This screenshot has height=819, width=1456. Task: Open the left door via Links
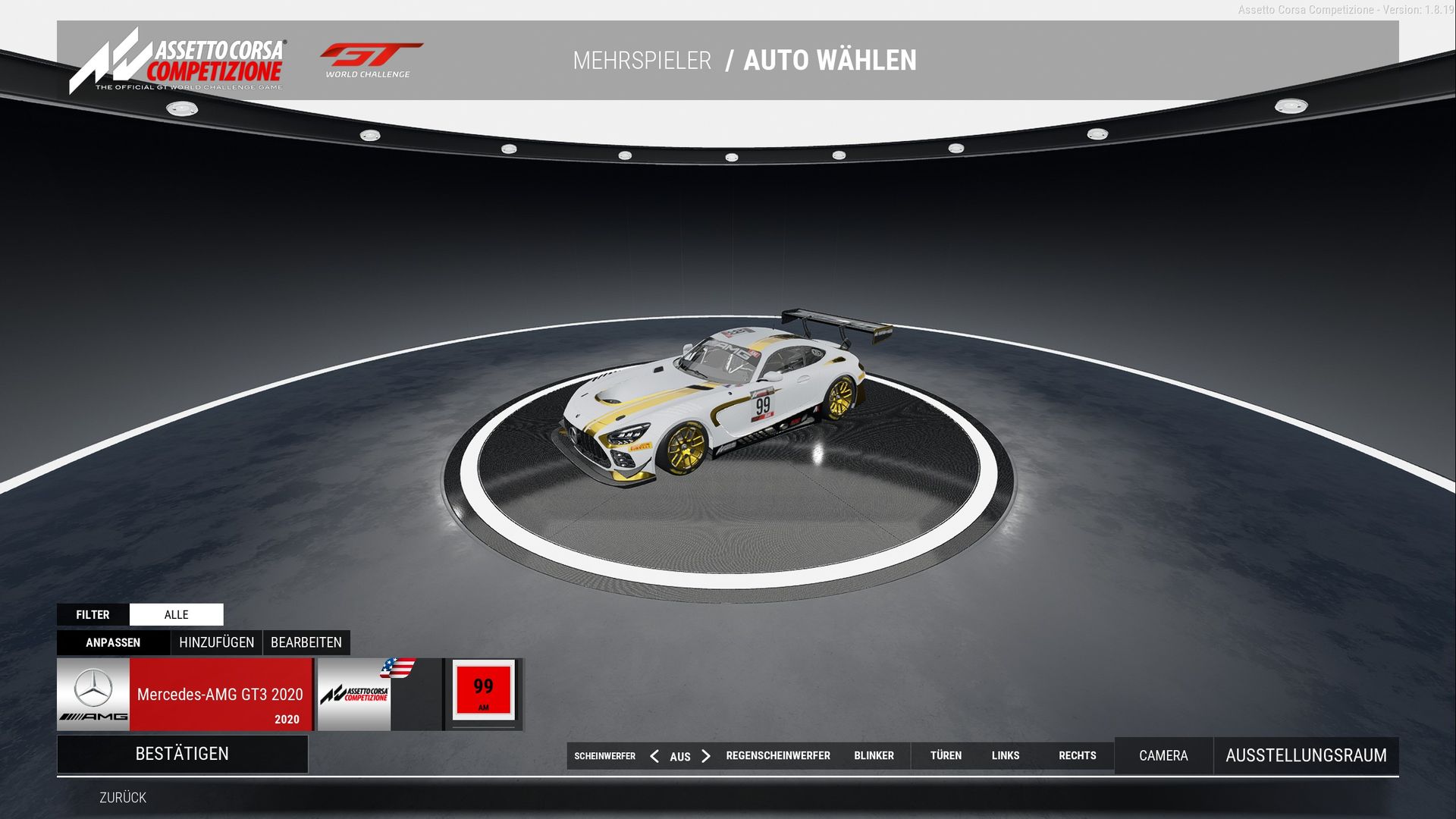coord(1006,756)
